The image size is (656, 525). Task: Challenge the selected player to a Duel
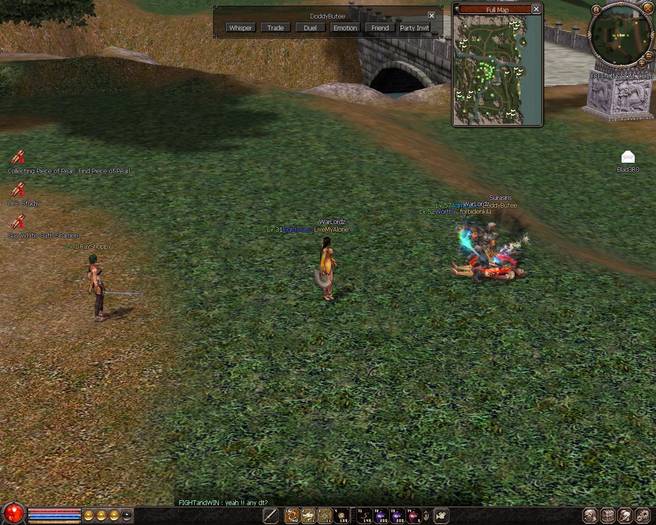point(309,28)
